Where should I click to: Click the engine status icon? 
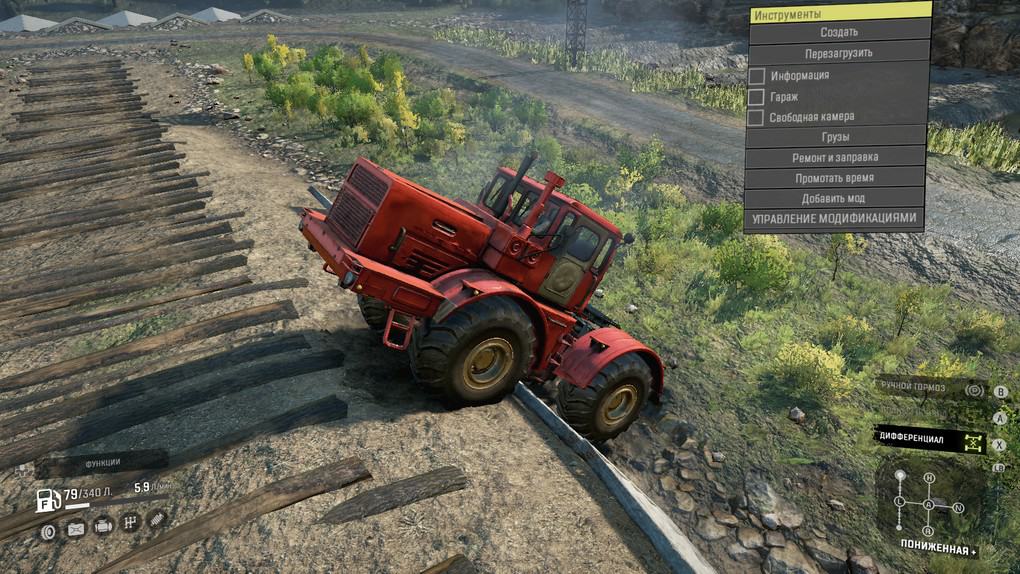(x=102, y=525)
